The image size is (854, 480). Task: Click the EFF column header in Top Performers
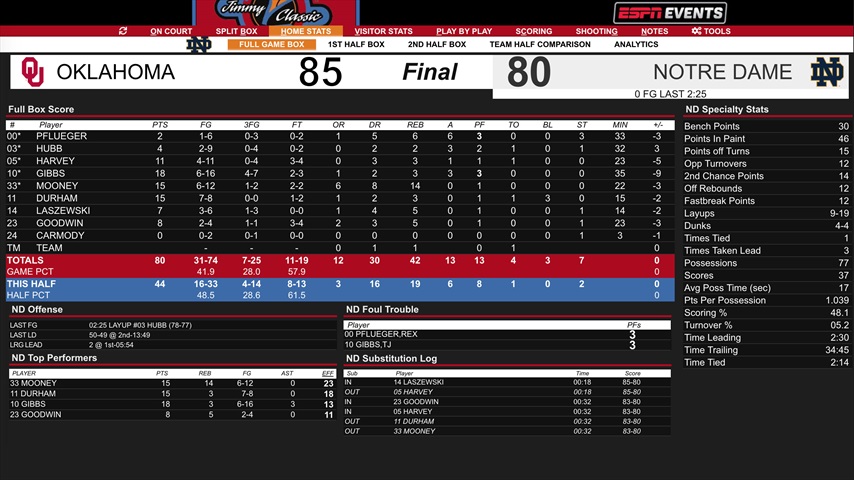pos(328,372)
